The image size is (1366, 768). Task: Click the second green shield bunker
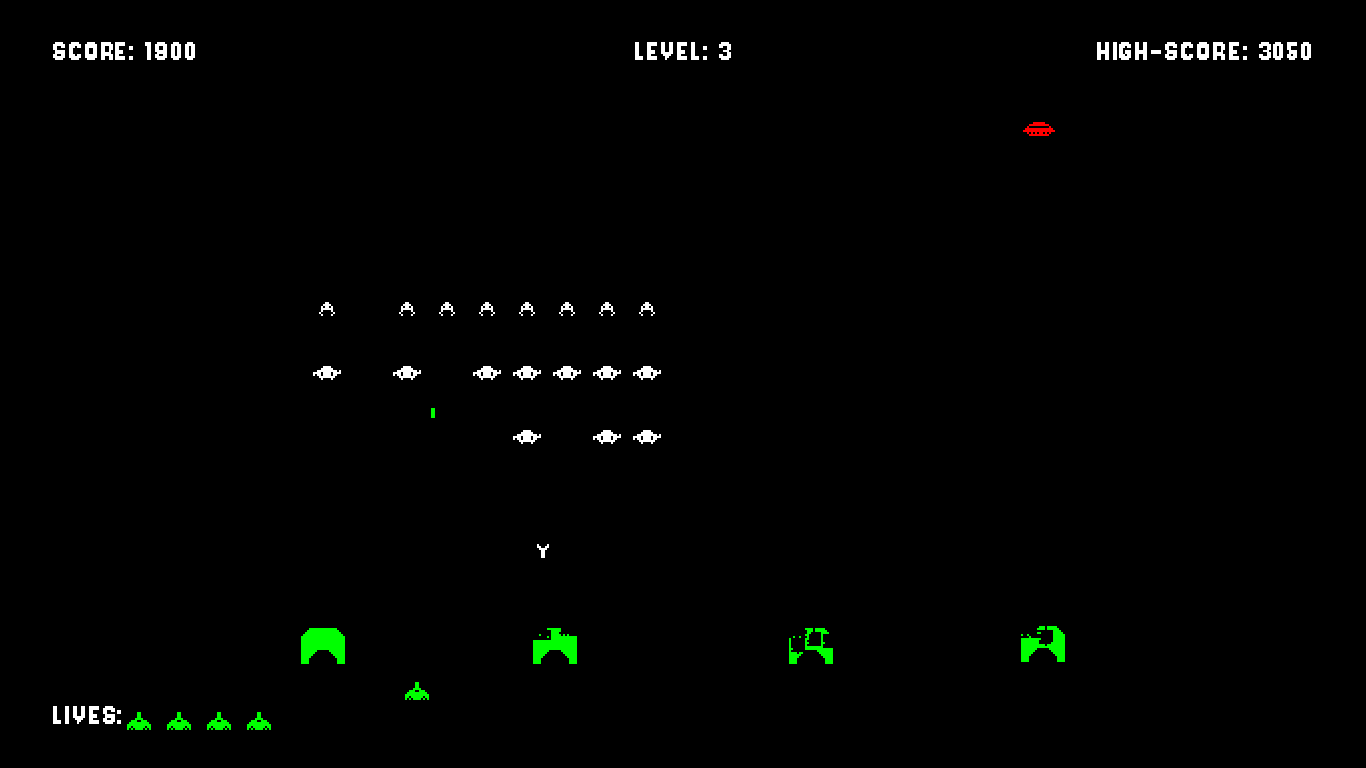coord(553,646)
